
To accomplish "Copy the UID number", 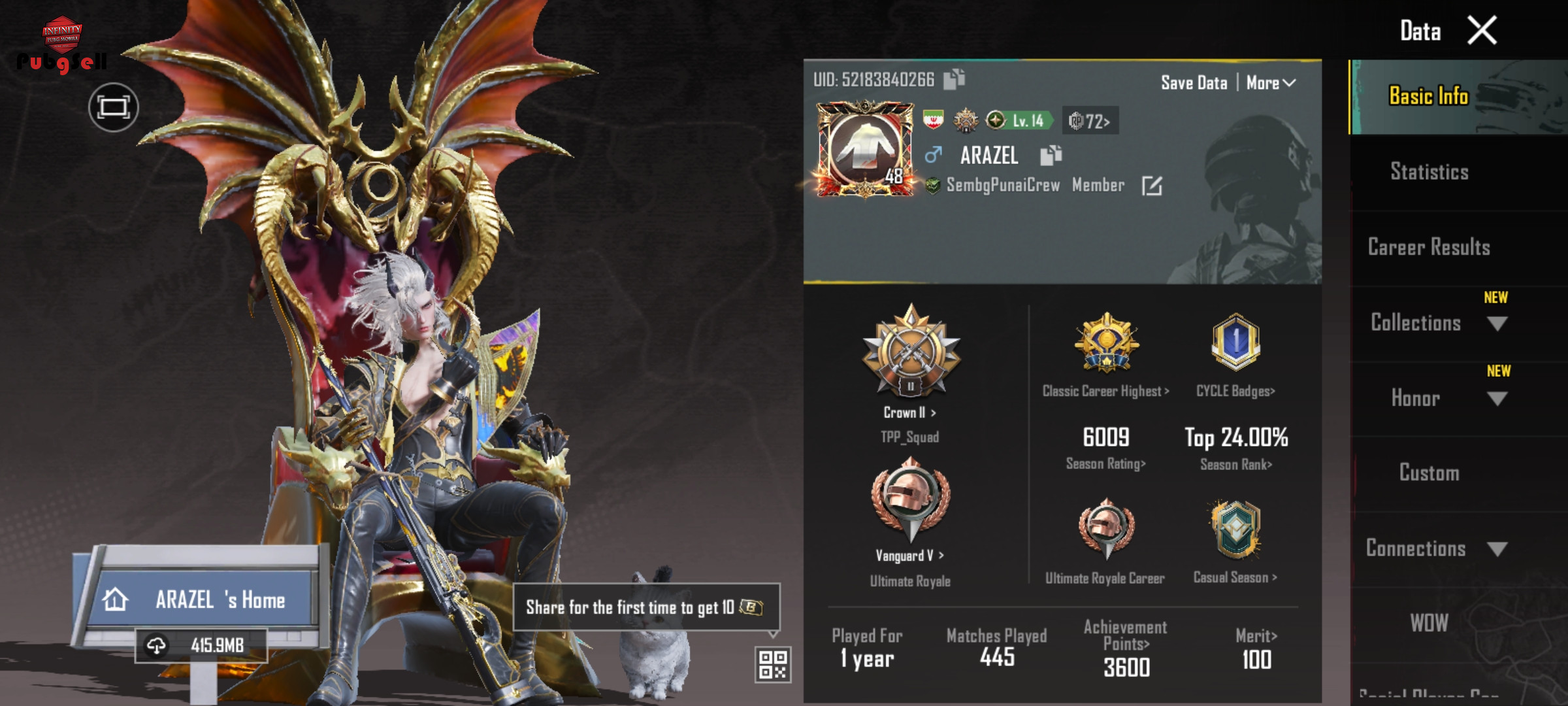I will click(954, 79).
